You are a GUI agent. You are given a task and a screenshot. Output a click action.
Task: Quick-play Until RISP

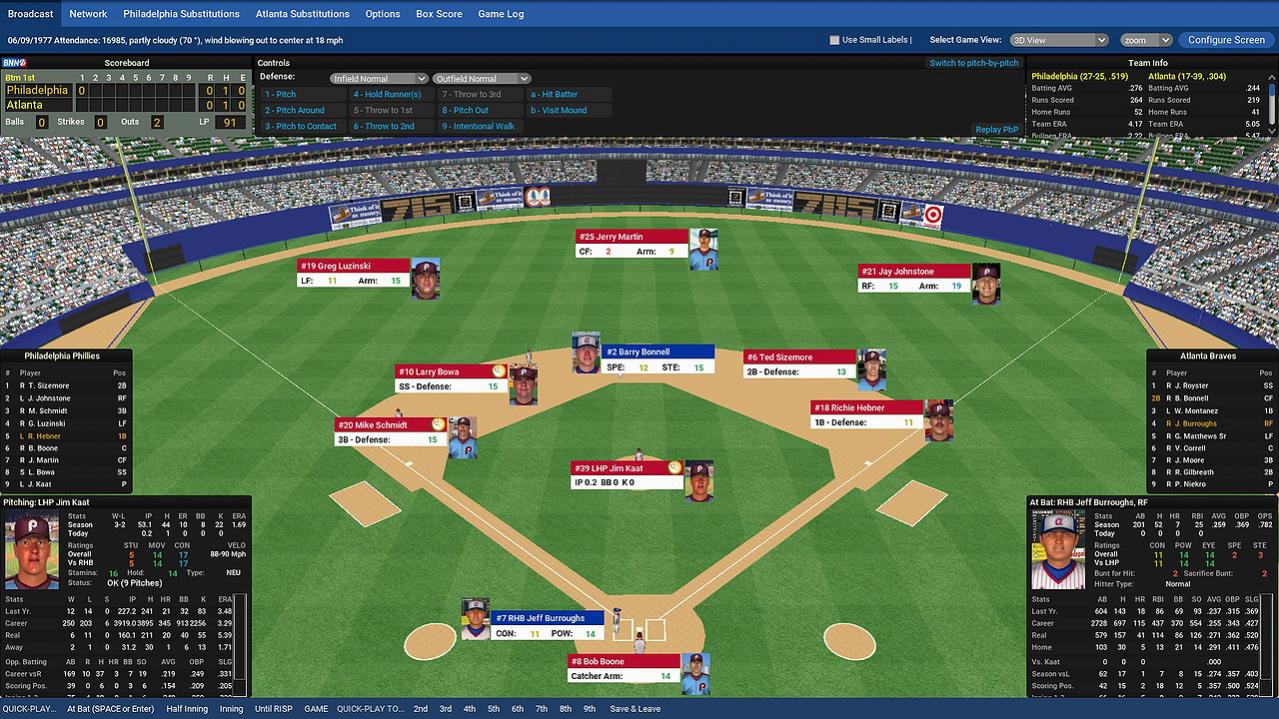[275, 709]
